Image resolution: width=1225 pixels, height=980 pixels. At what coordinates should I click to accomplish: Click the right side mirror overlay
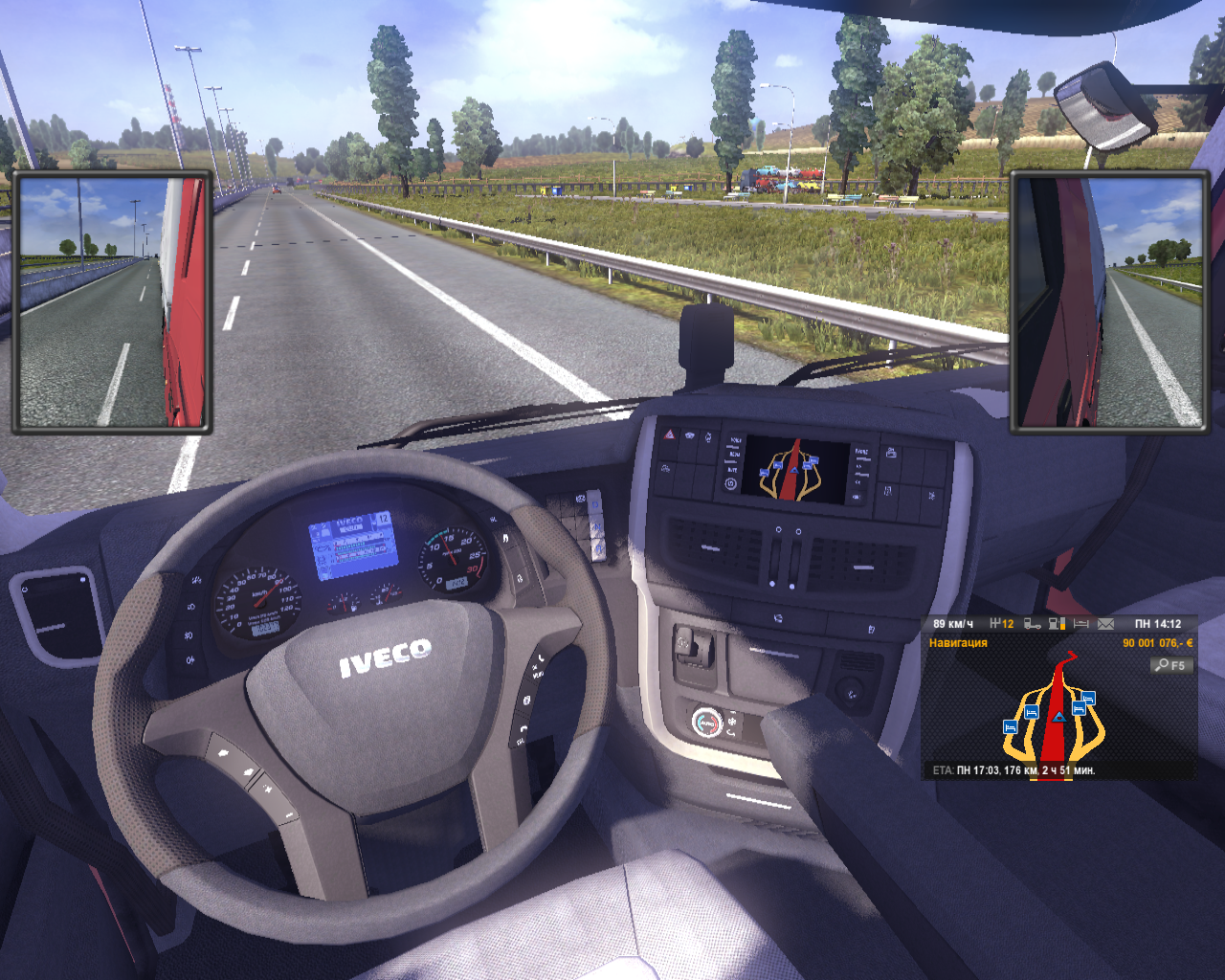tap(1109, 302)
